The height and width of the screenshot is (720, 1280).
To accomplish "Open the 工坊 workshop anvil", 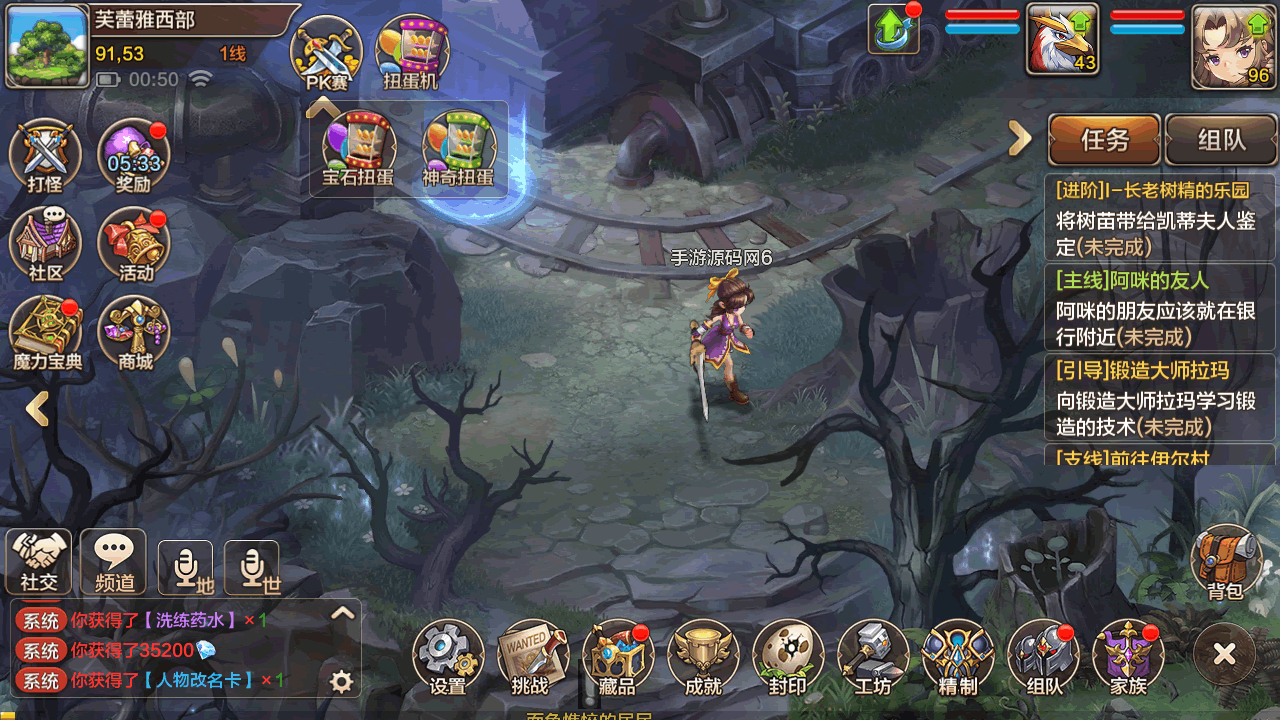I will click(873, 656).
